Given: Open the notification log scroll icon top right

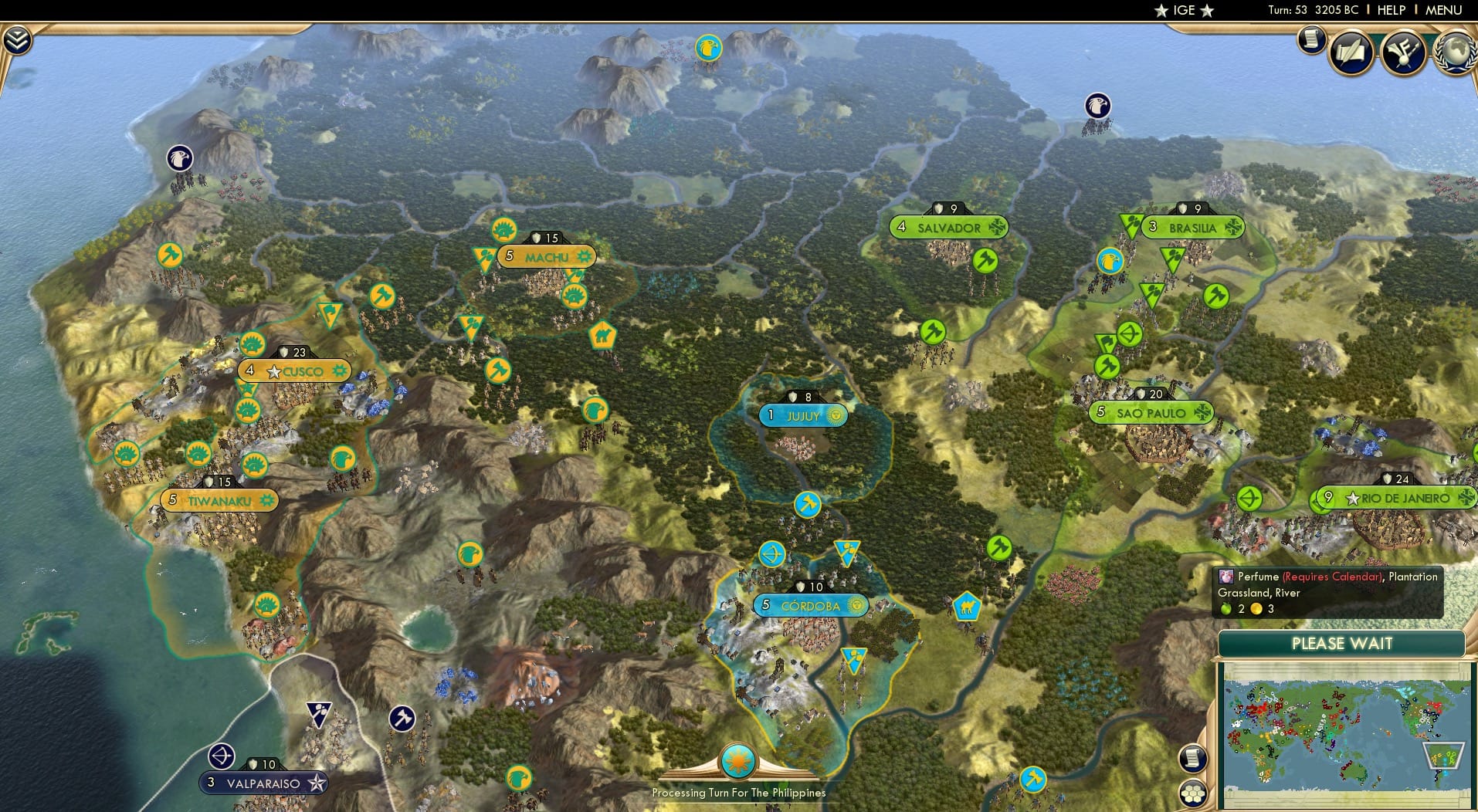Looking at the screenshot, I should click(x=1311, y=41).
